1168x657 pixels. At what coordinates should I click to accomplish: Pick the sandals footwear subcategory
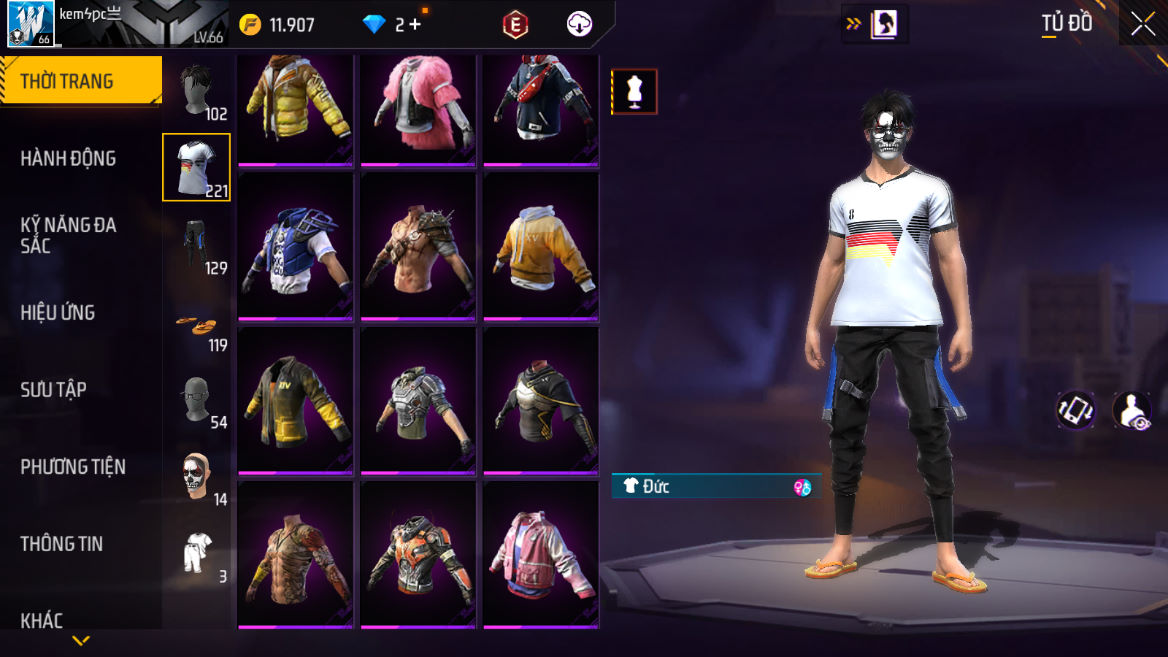197,323
